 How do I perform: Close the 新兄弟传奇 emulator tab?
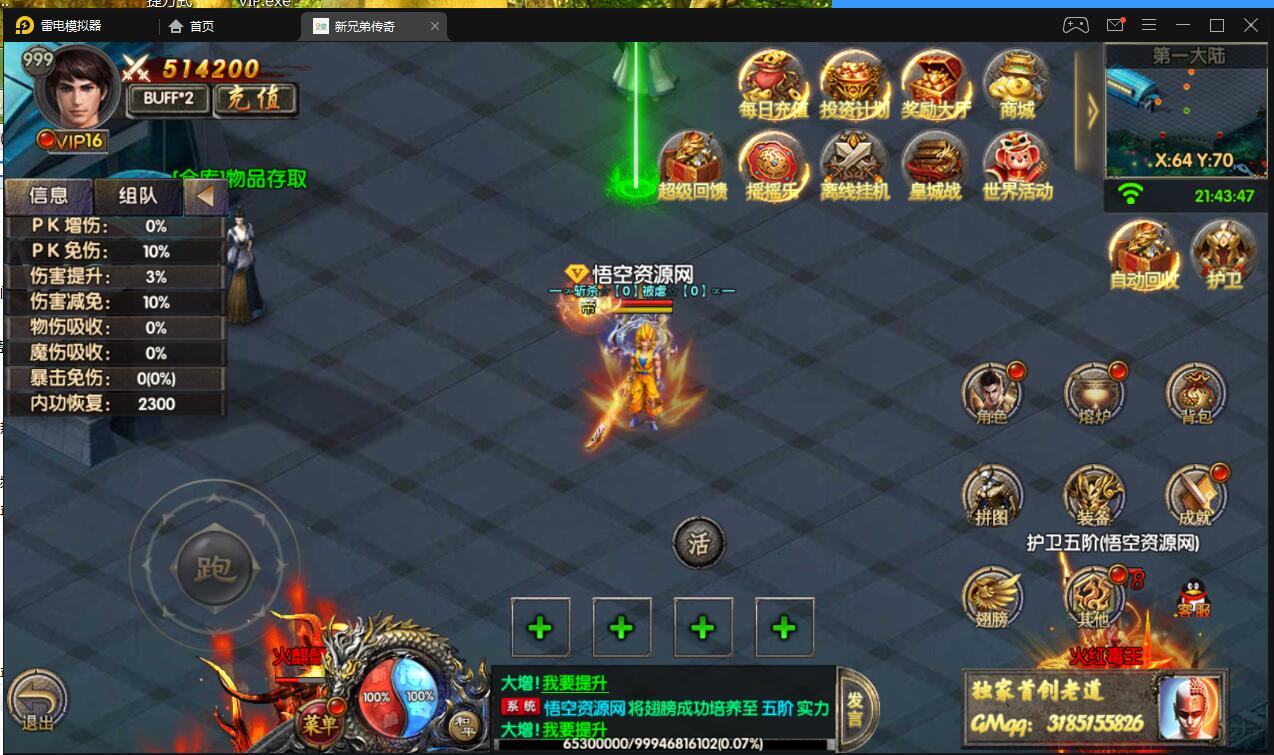tap(435, 26)
